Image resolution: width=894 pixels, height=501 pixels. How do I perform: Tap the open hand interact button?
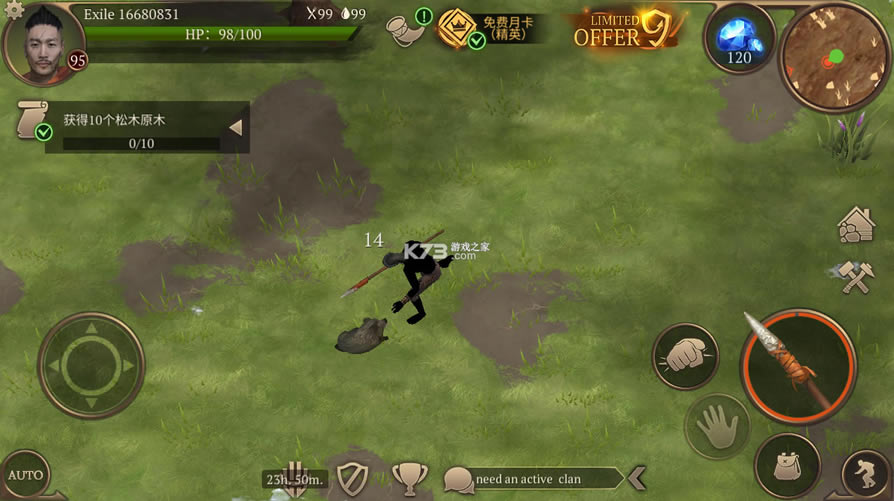(x=716, y=428)
